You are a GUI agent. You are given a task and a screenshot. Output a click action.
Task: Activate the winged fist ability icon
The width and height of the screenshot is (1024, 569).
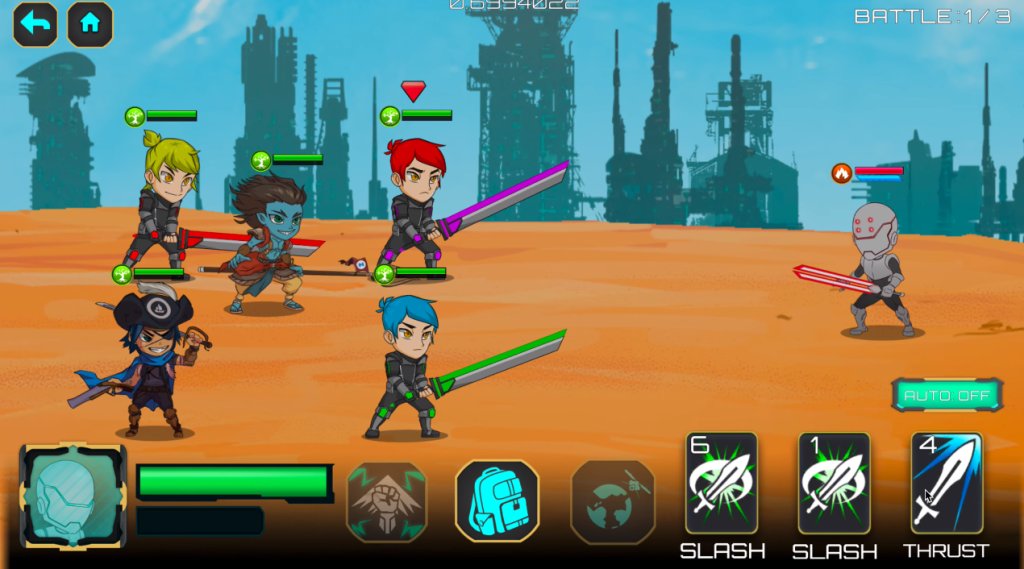tap(387, 502)
